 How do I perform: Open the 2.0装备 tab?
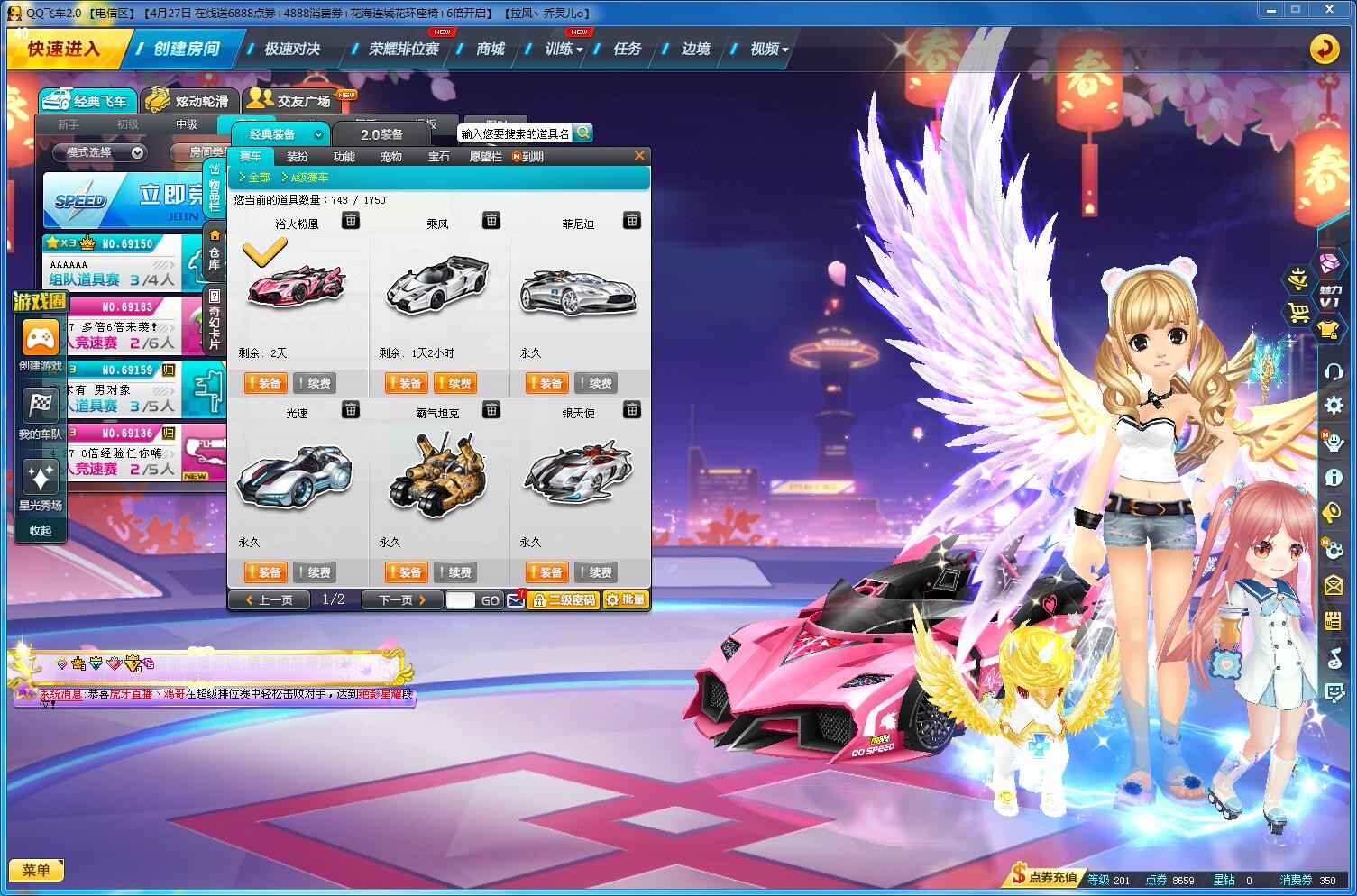pos(382,133)
